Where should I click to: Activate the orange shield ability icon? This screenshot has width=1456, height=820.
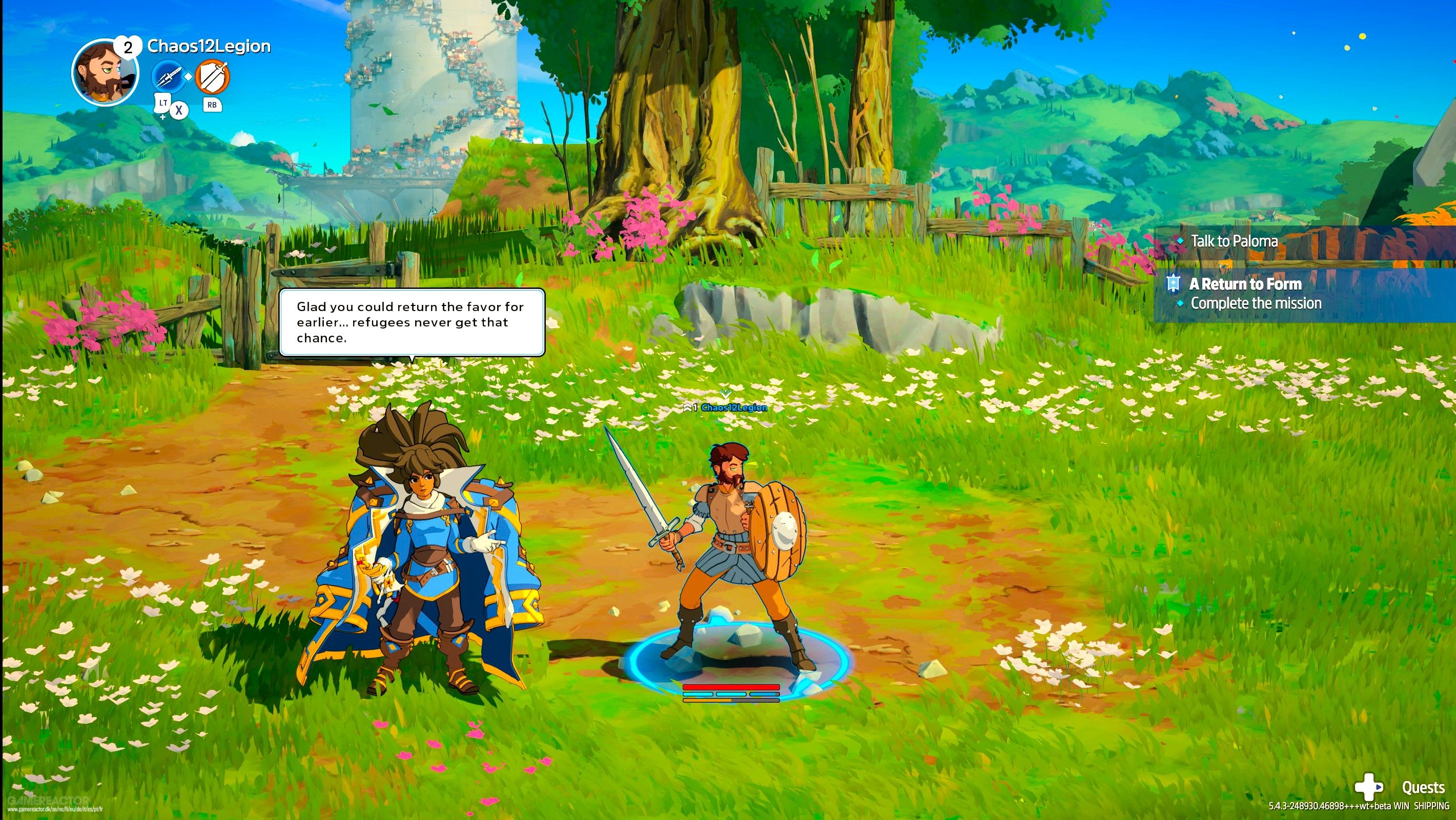213,77
